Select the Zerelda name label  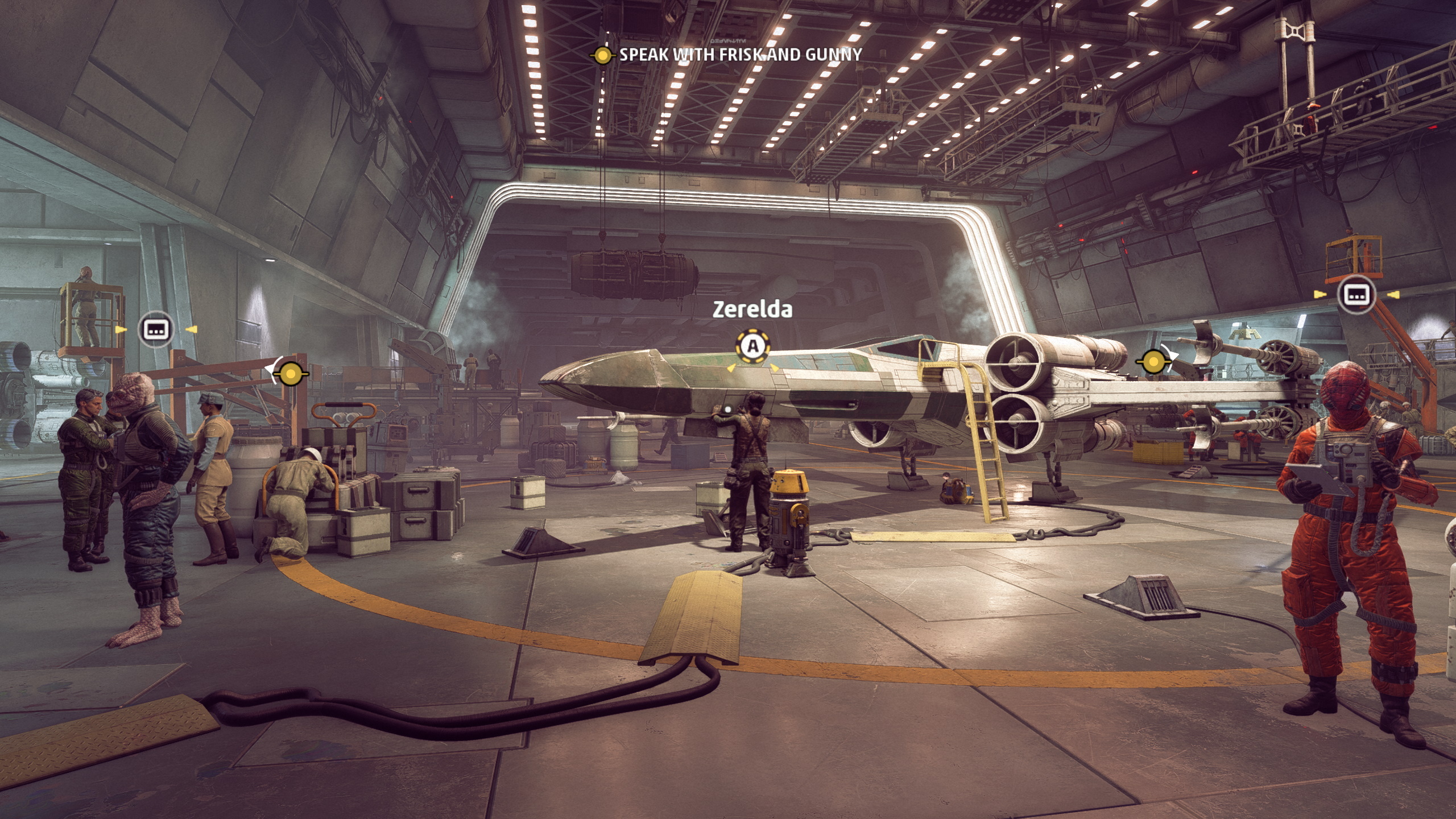tap(752, 309)
